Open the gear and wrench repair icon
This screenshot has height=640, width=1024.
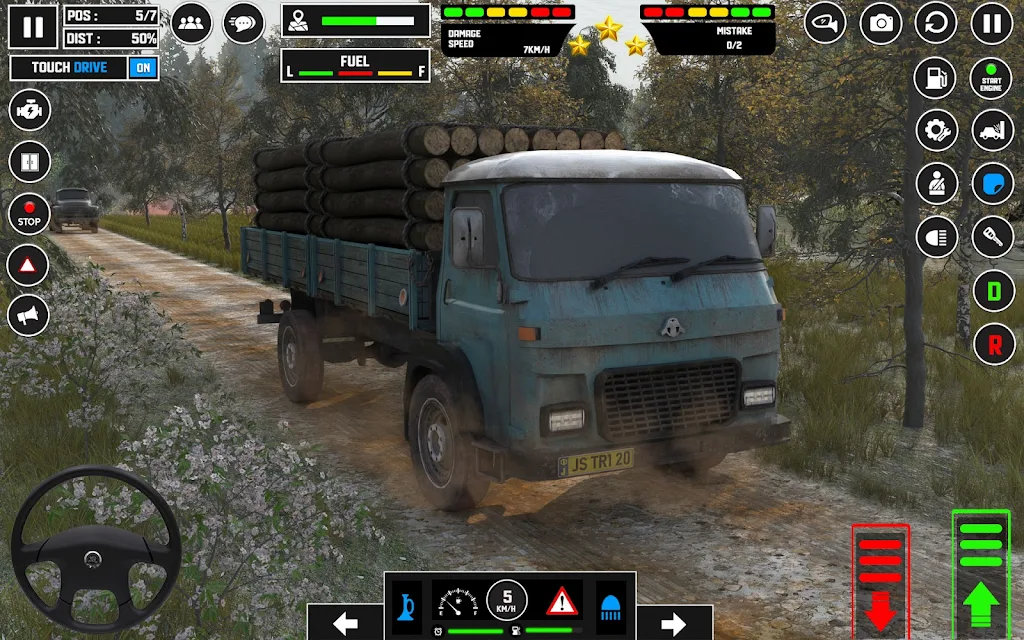pyautogui.click(x=937, y=130)
